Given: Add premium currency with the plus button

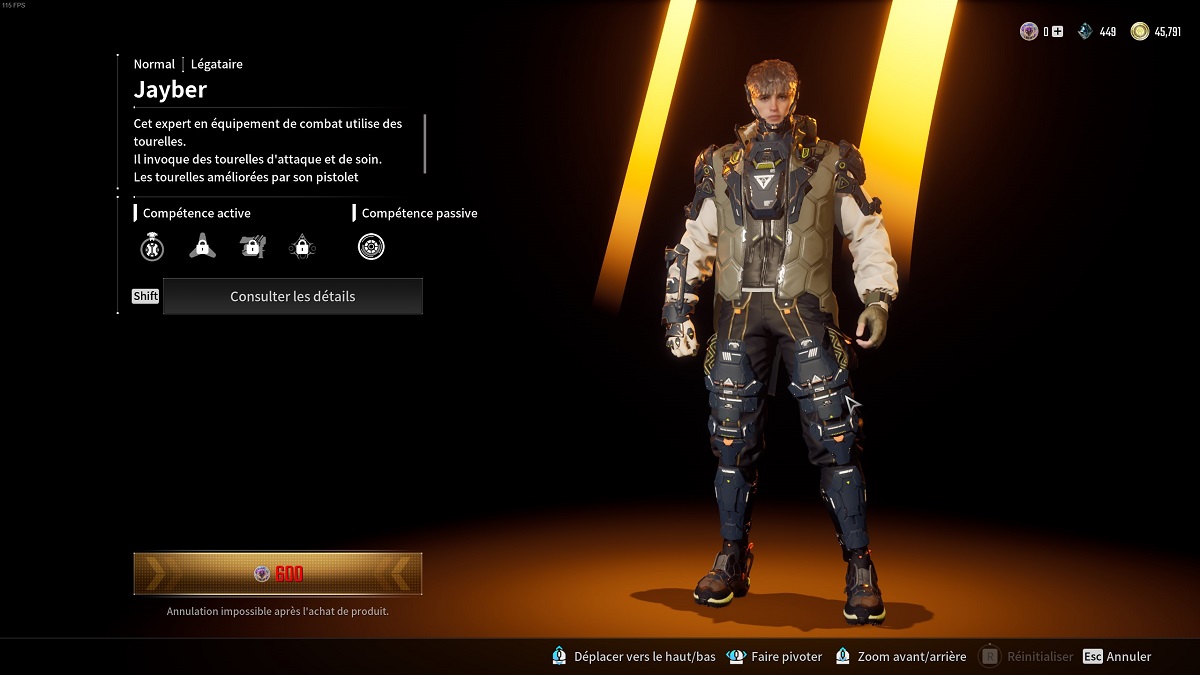Looking at the screenshot, I should (x=1058, y=32).
